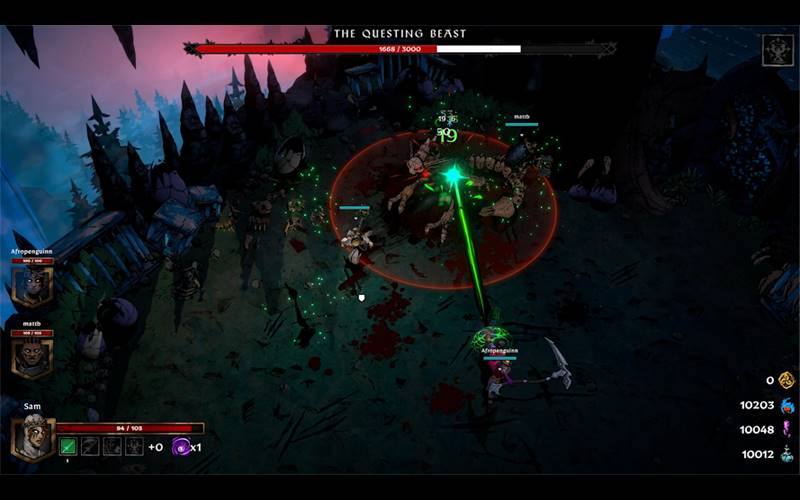Click the purple vortex orb item
The height and width of the screenshot is (500, 800).
pos(181,446)
